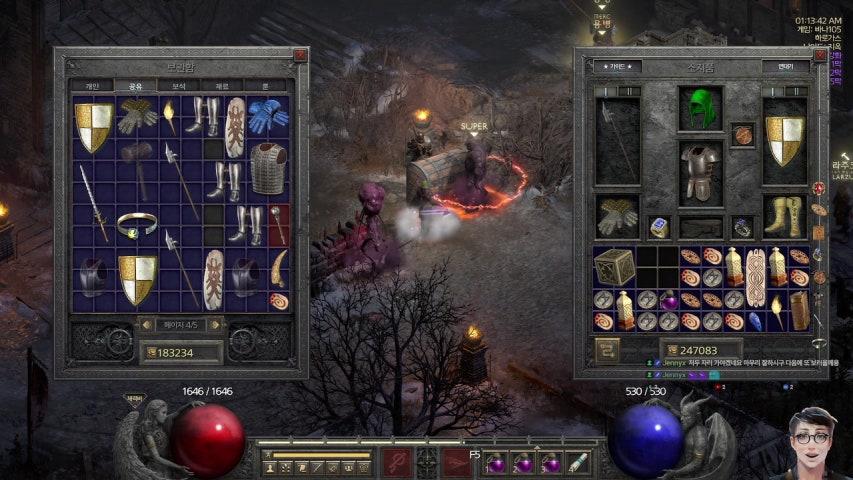Select the equipped amulet slot

pos(742,135)
